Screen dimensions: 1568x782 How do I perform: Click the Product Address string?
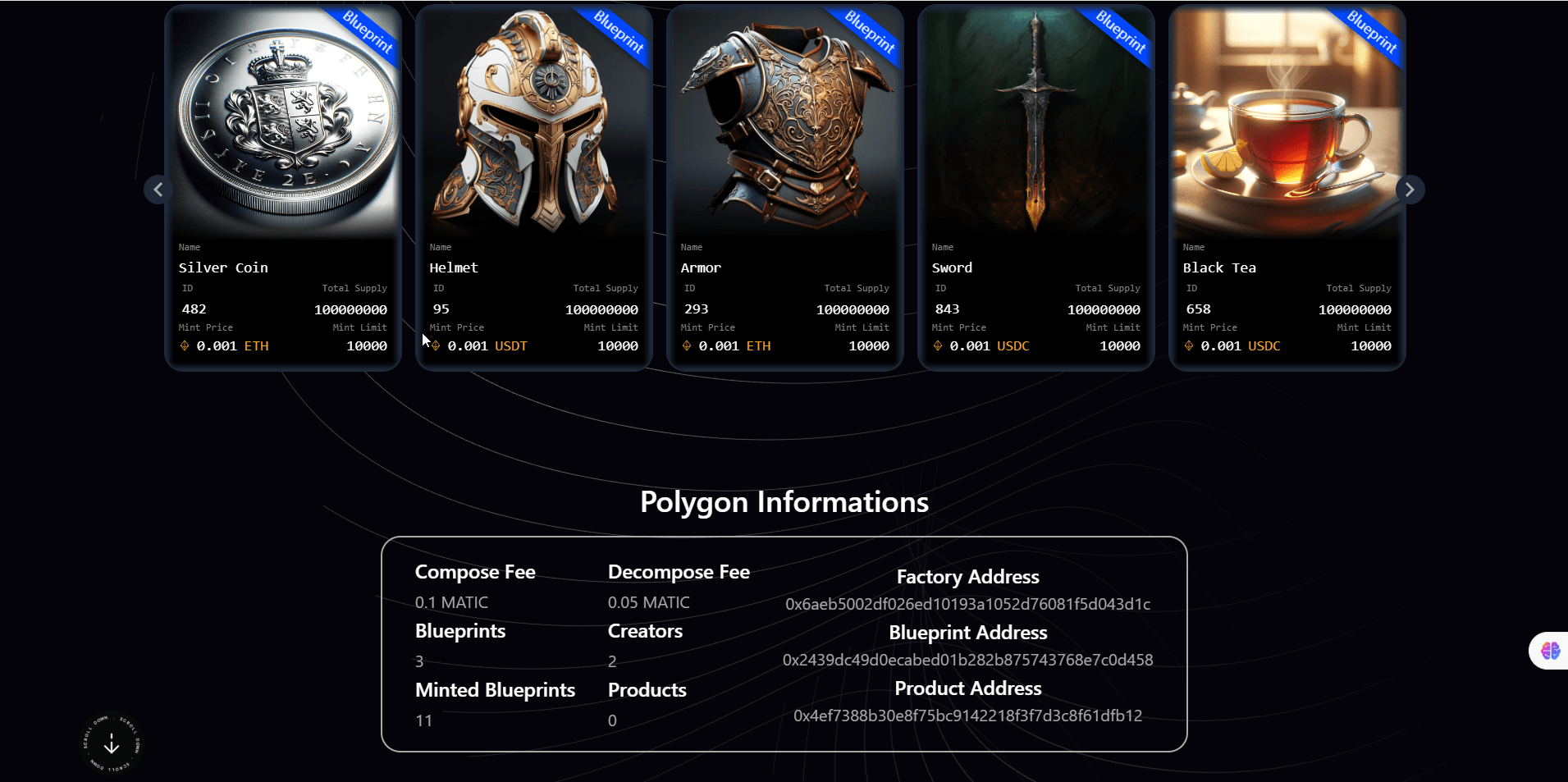(967, 716)
